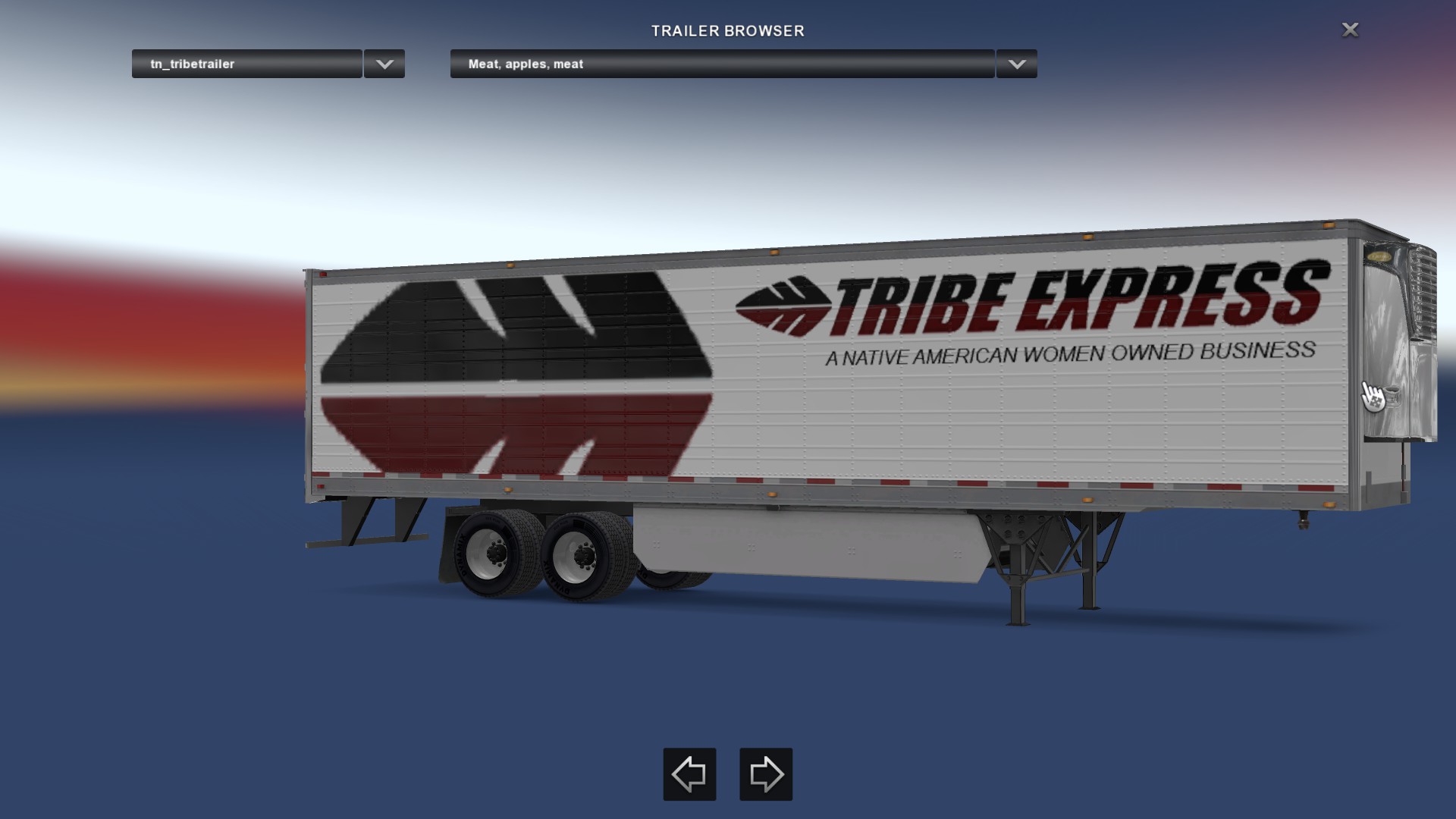Viewport: 1456px width, 819px height.
Task: Show the next trailer with right arrow
Action: pyautogui.click(x=766, y=774)
